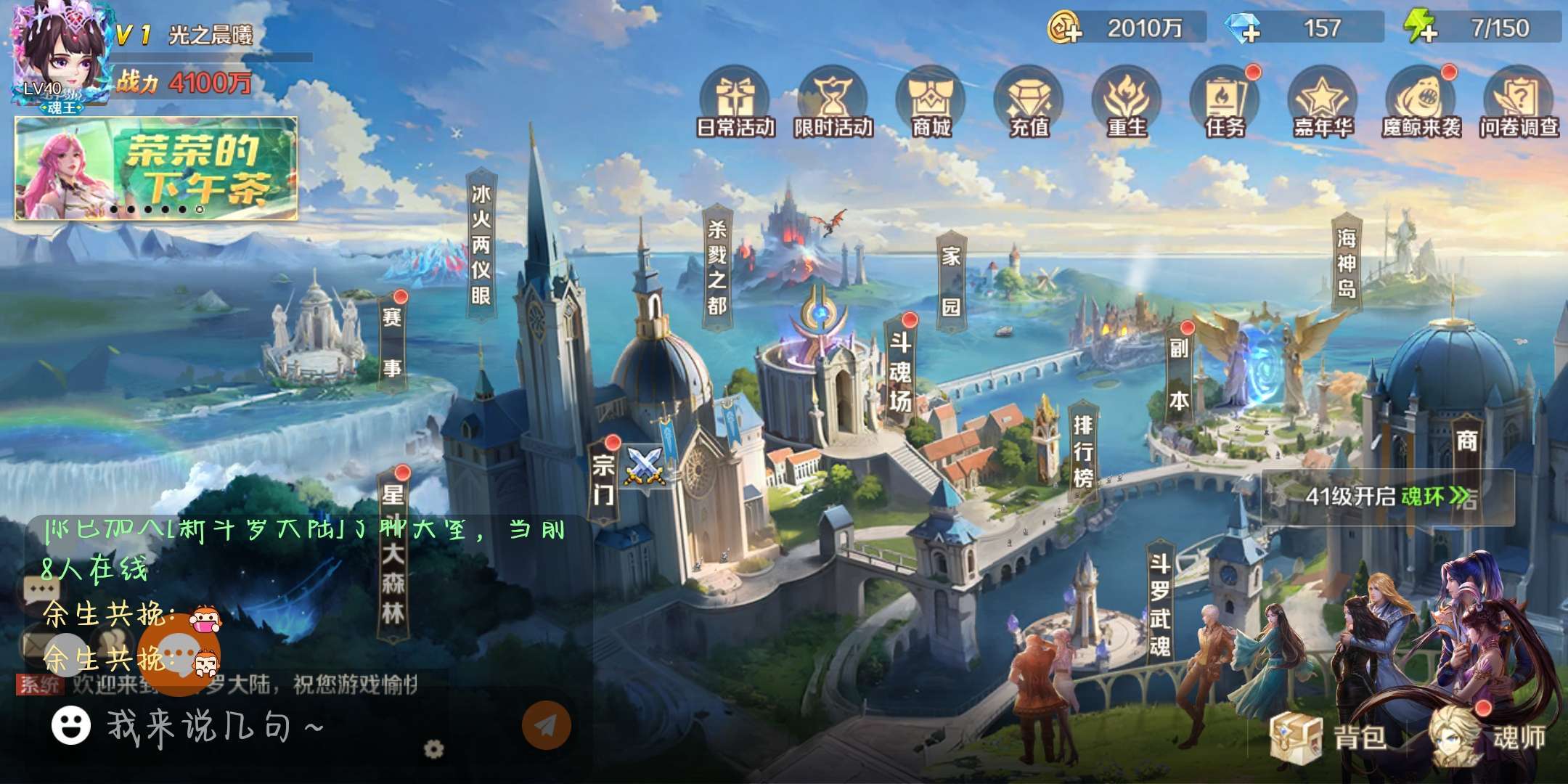Open the 背包 backpack
The width and height of the screenshot is (1568, 784).
tap(1328, 737)
